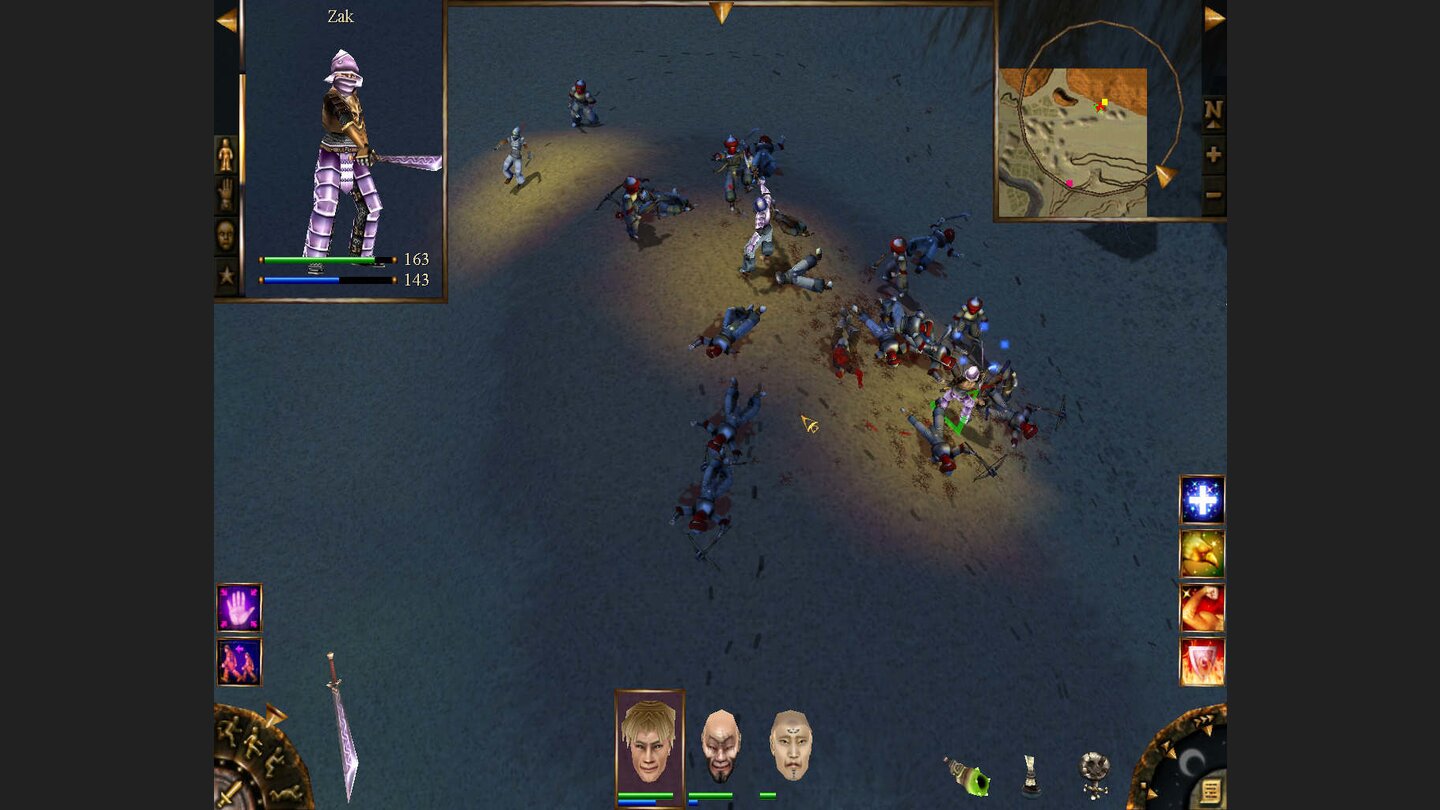
Task: Open Zak's equipment with the body figure icon
Action: tap(225, 154)
